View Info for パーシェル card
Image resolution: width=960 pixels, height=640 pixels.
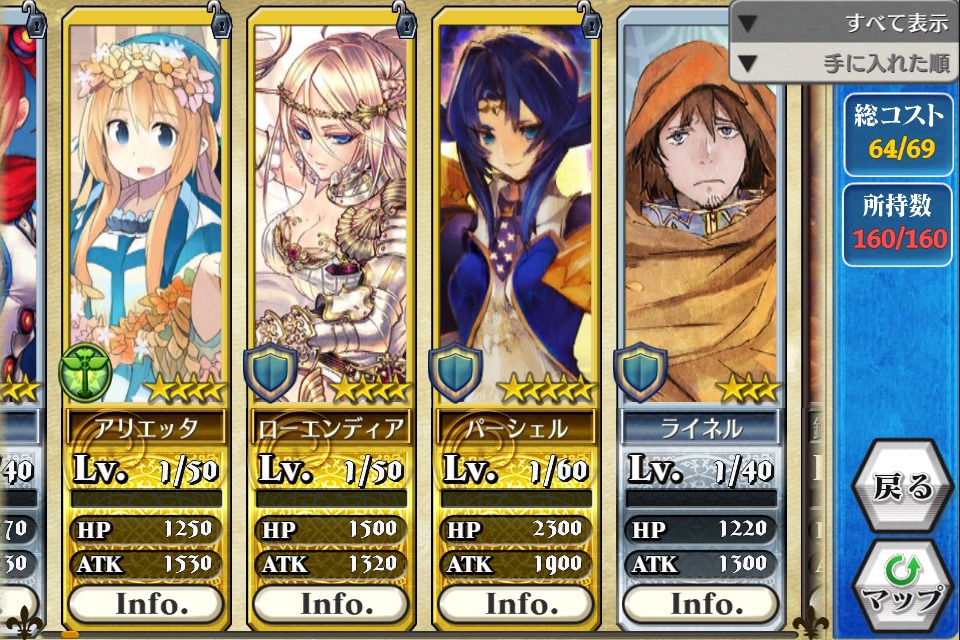click(516, 604)
